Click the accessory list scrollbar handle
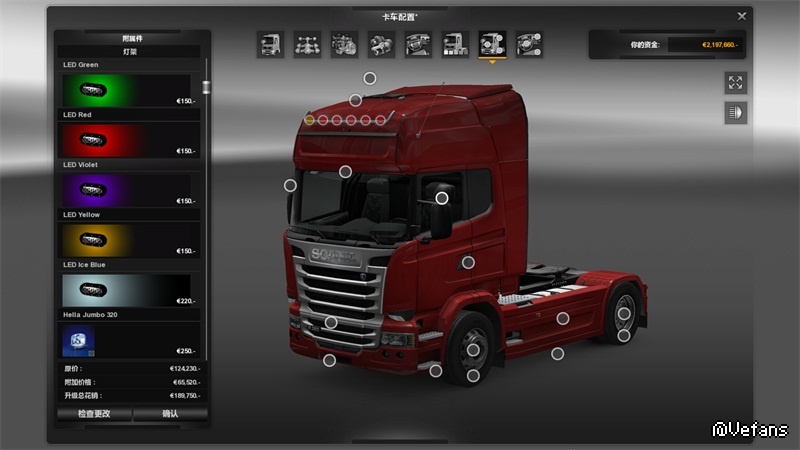 [206, 87]
